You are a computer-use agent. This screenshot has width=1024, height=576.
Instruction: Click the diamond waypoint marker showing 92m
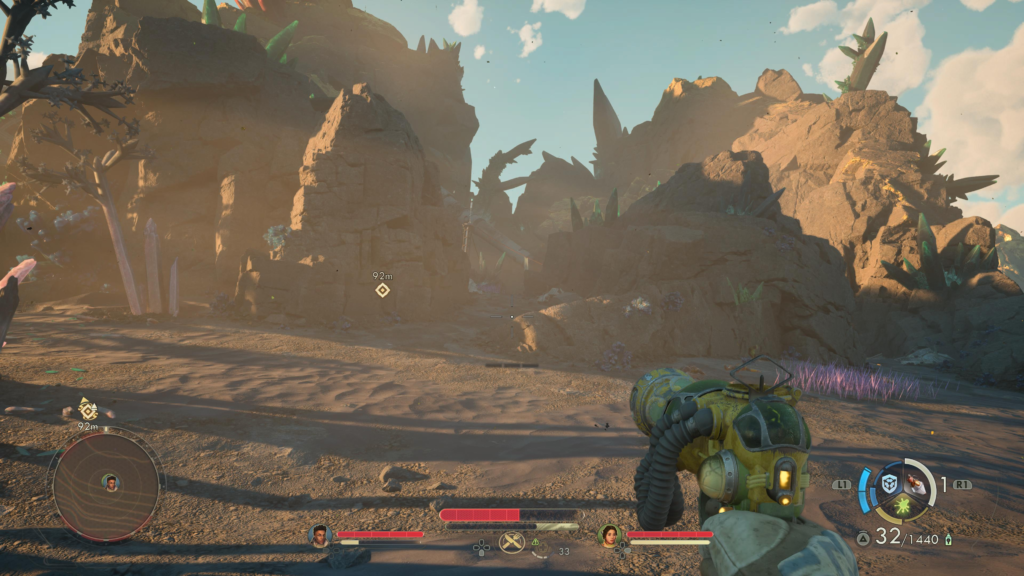382,290
